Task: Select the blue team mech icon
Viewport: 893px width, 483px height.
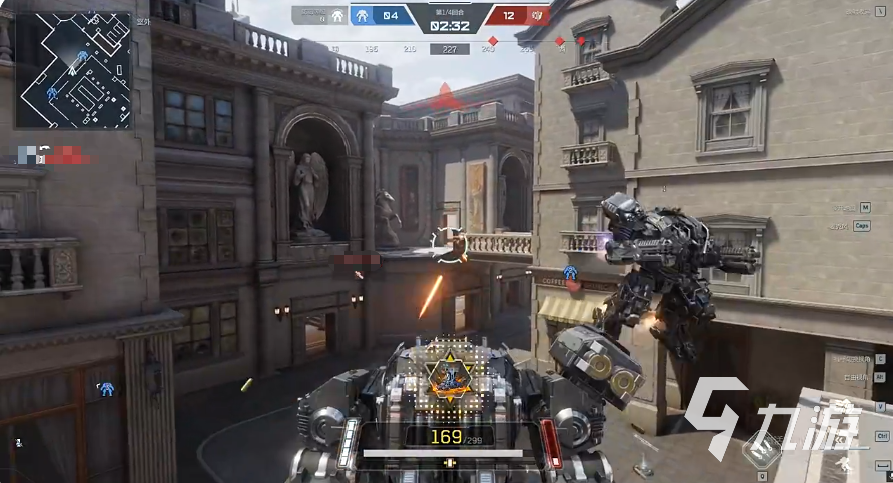Action: point(364,15)
